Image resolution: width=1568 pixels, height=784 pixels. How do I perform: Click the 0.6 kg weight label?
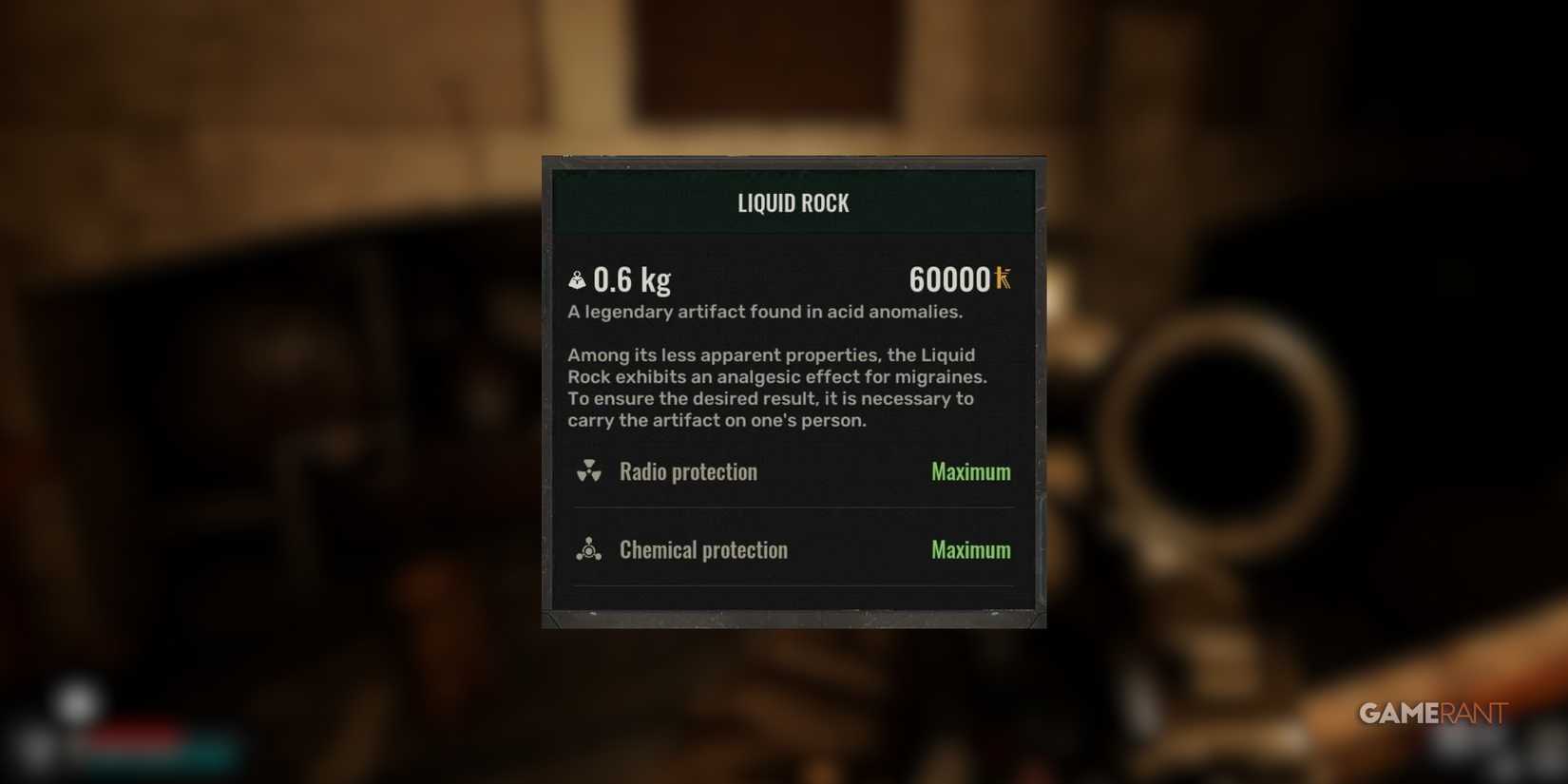(x=632, y=279)
